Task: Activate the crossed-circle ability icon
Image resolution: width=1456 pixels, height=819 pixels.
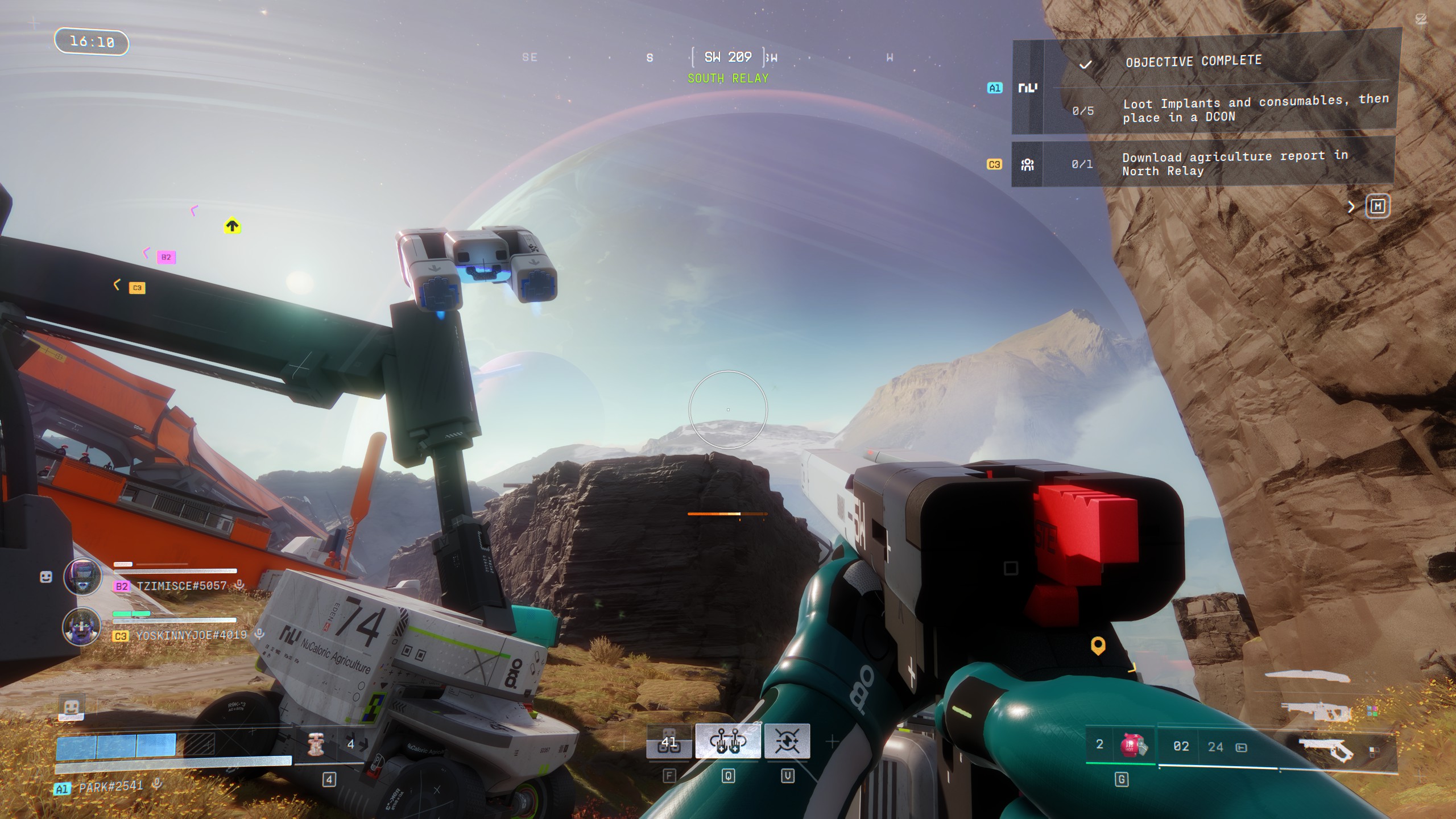Action: click(x=787, y=741)
